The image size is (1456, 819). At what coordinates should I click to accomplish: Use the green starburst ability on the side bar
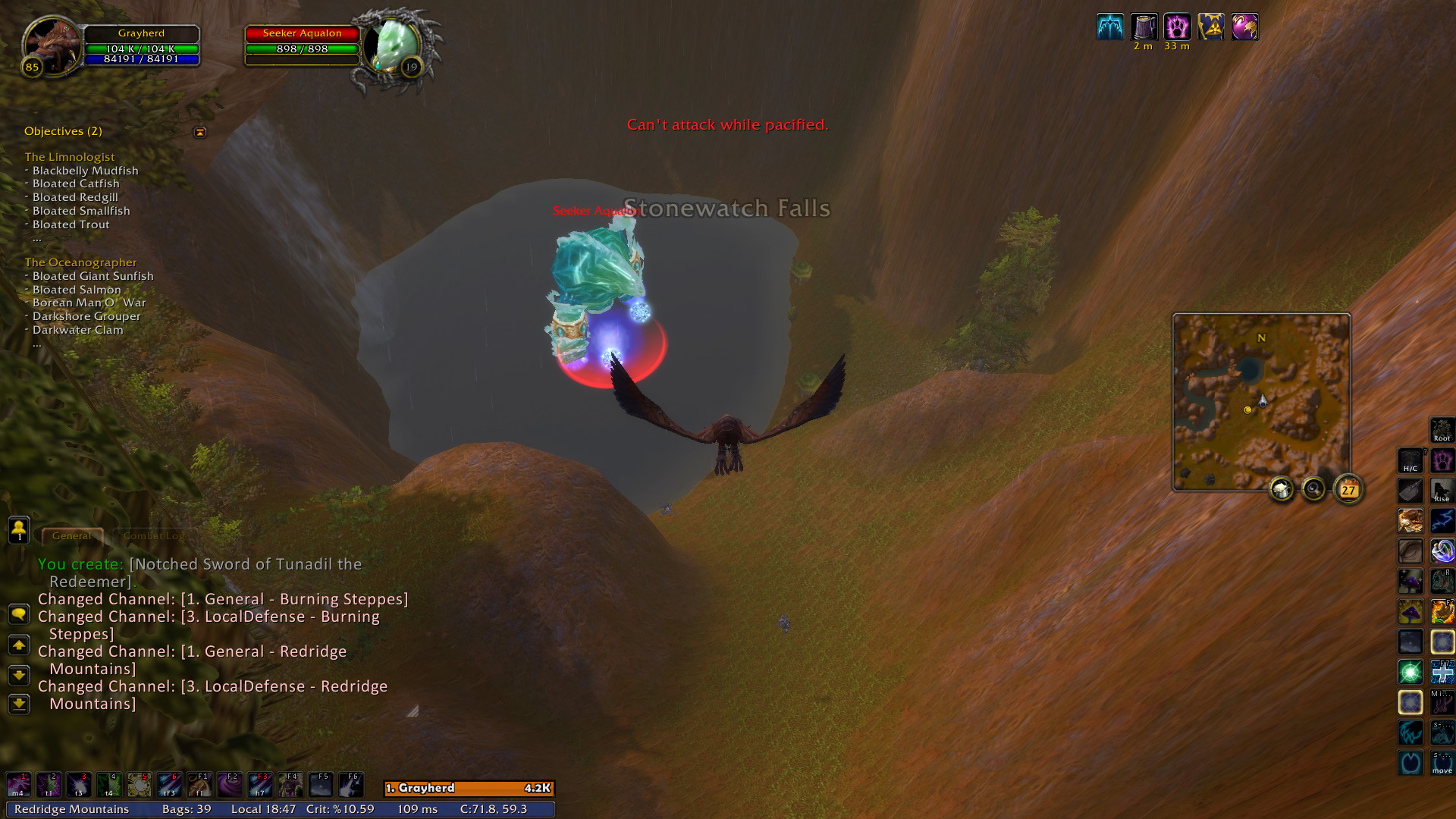1410,672
